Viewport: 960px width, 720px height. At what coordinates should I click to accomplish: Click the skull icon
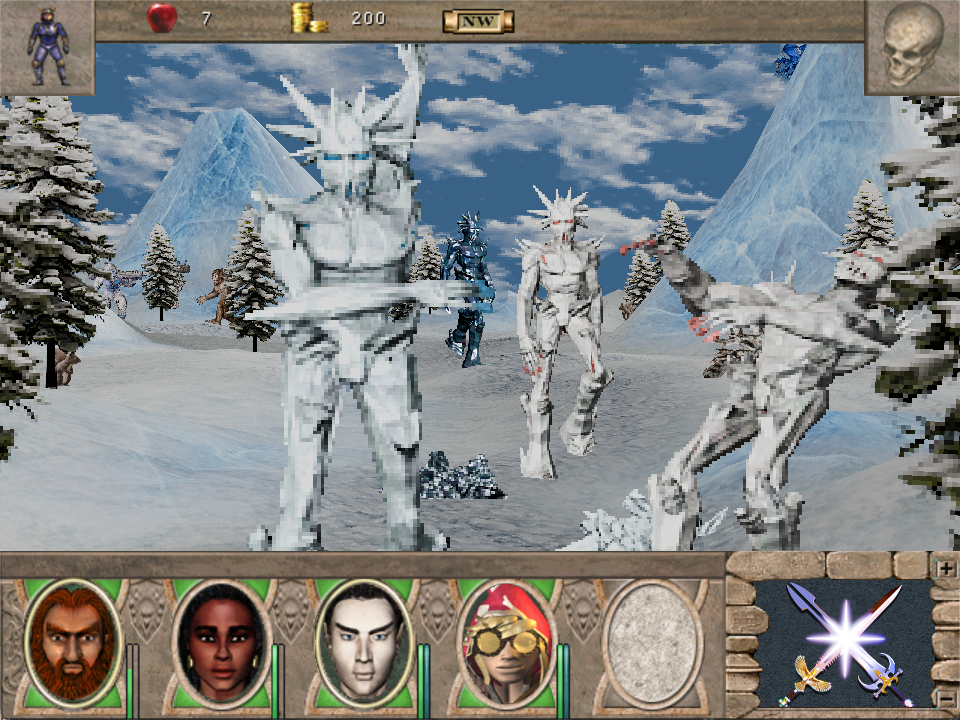(x=912, y=46)
